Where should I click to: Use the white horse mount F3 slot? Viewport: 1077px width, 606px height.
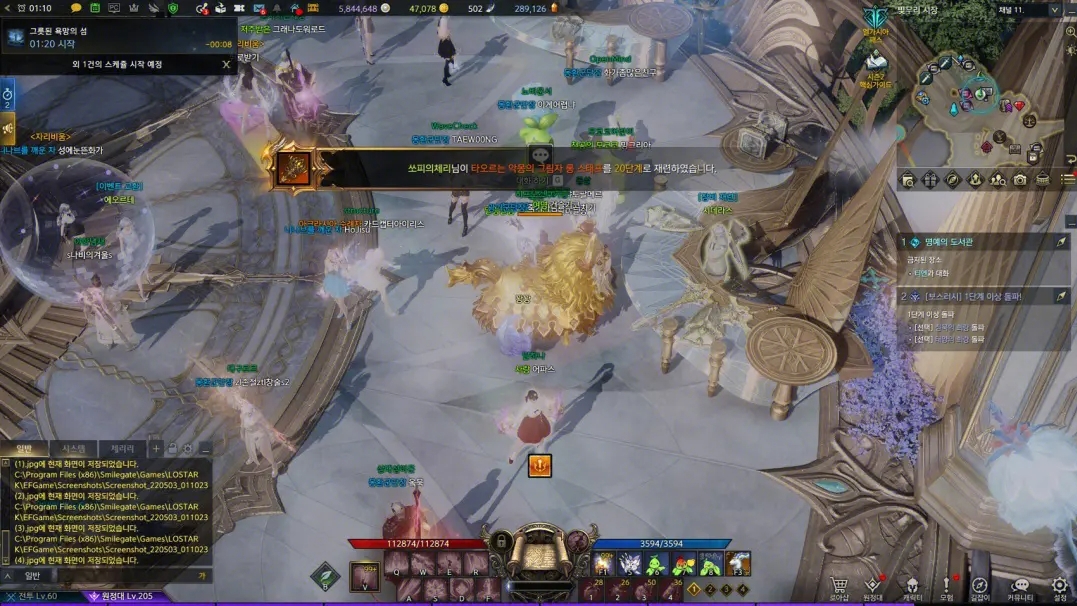click(x=737, y=564)
